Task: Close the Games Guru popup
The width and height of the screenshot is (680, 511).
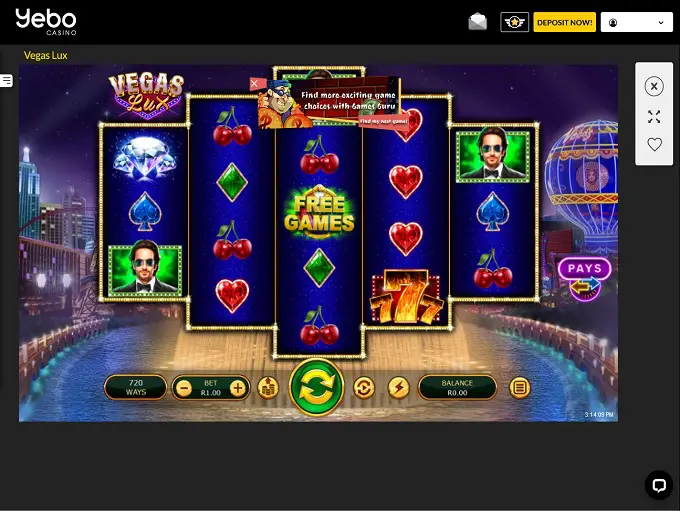Action: pyautogui.click(x=256, y=83)
